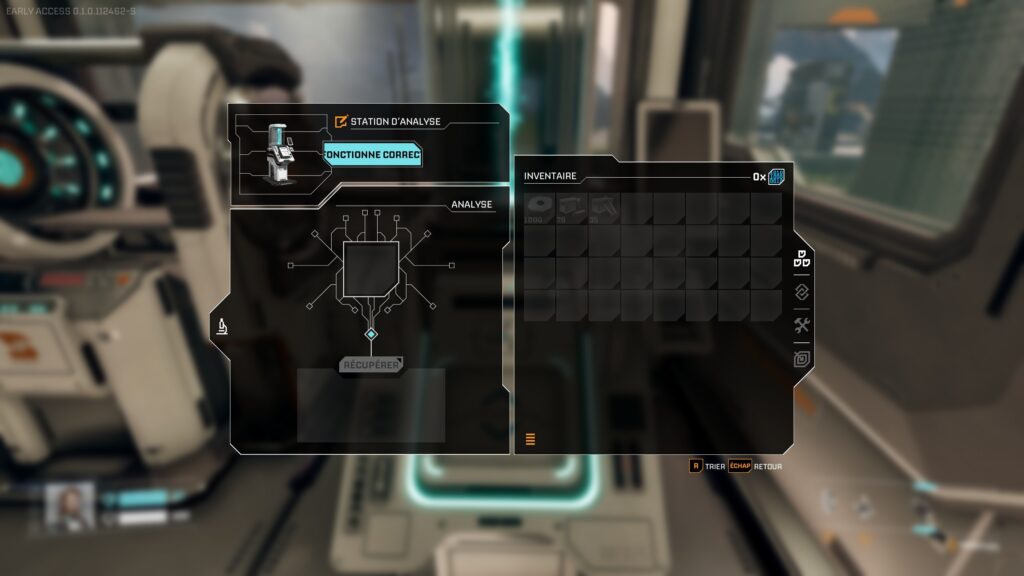1024x576 pixels.
Task: Select the central analysis item slot
Action: click(371, 268)
